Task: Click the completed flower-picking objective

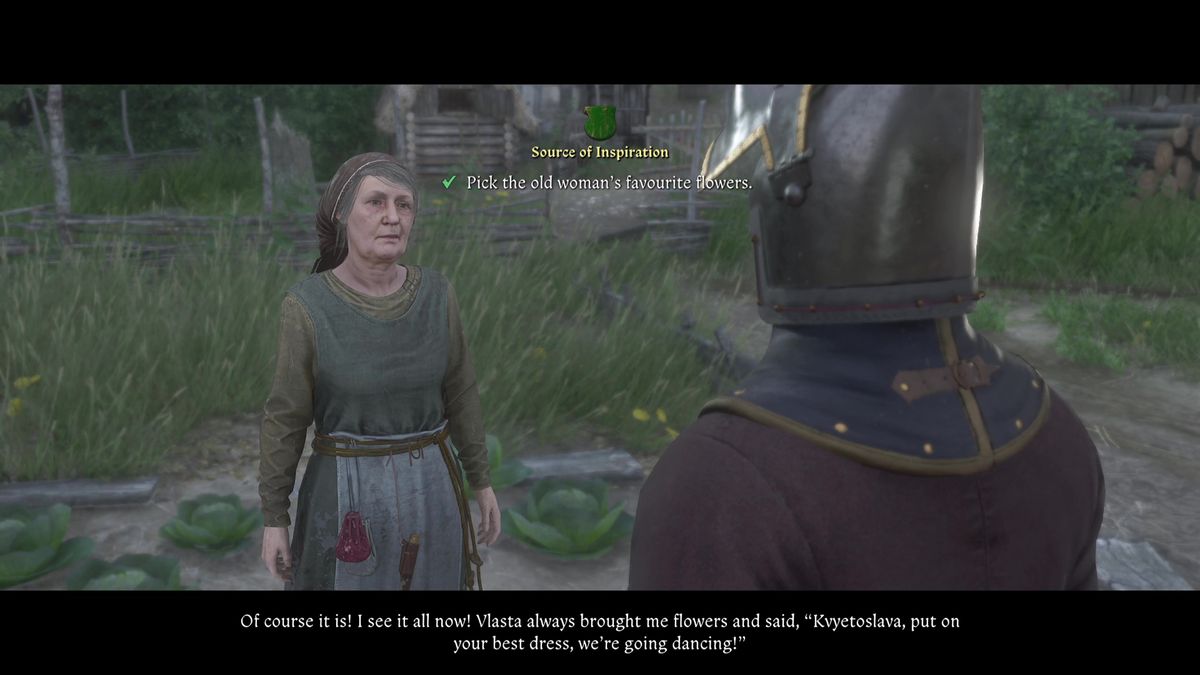Action: click(x=608, y=183)
